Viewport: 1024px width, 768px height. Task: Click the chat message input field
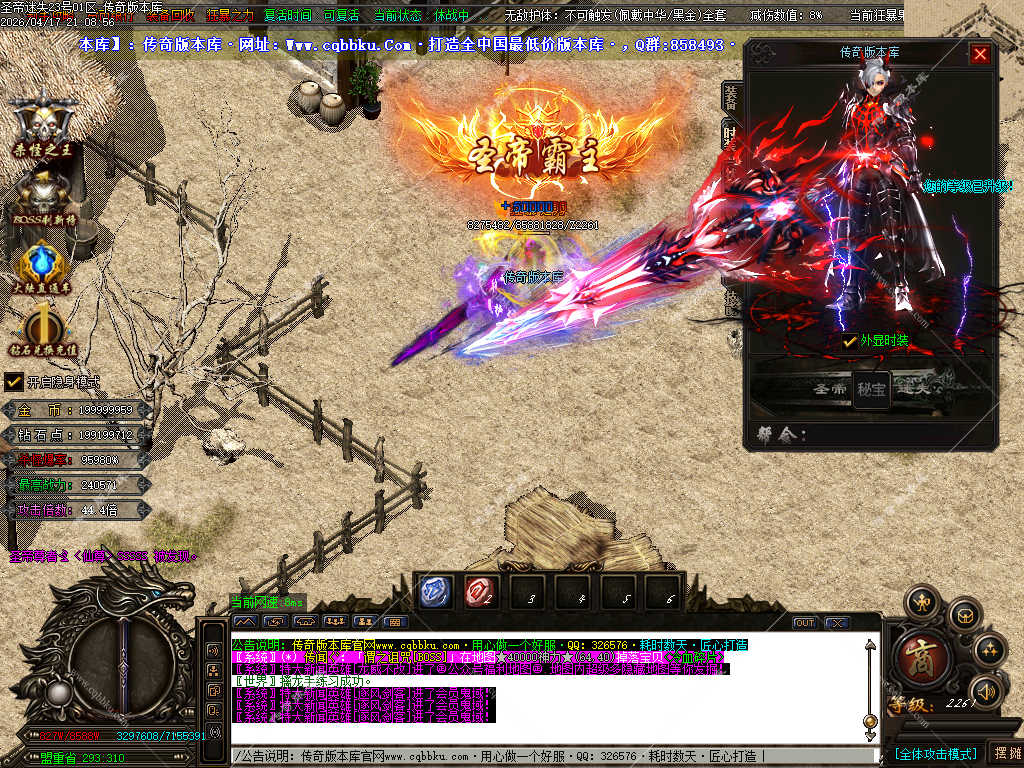[550, 756]
